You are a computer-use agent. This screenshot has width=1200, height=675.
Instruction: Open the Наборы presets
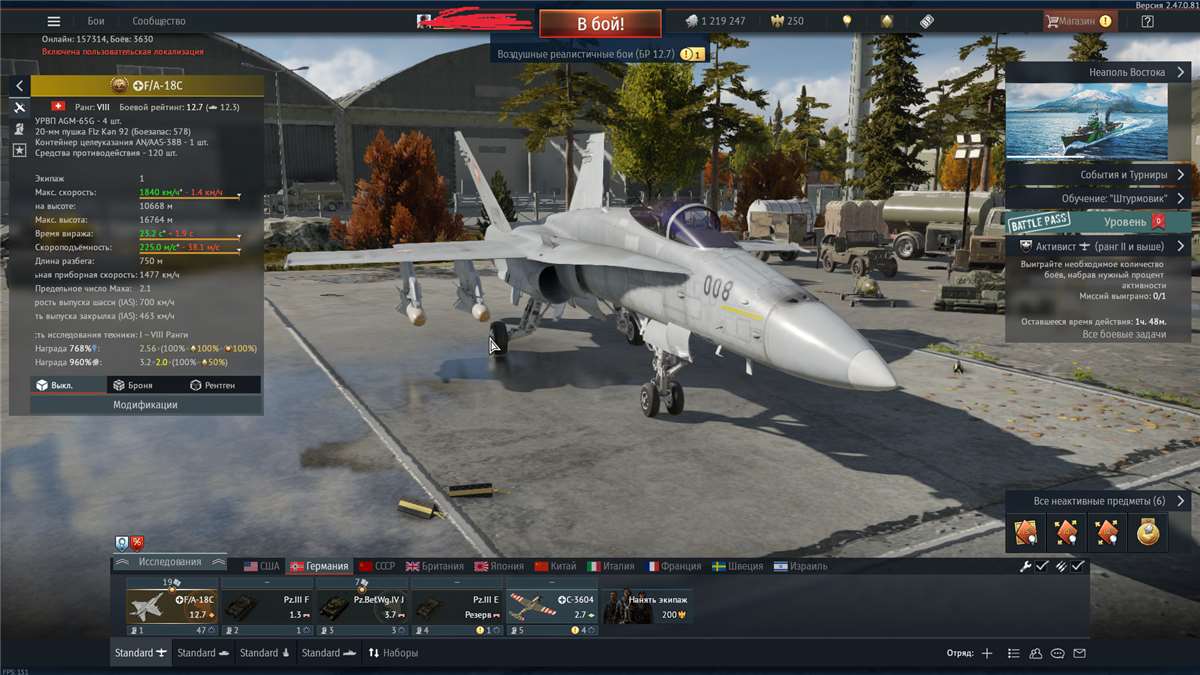coord(393,653)
